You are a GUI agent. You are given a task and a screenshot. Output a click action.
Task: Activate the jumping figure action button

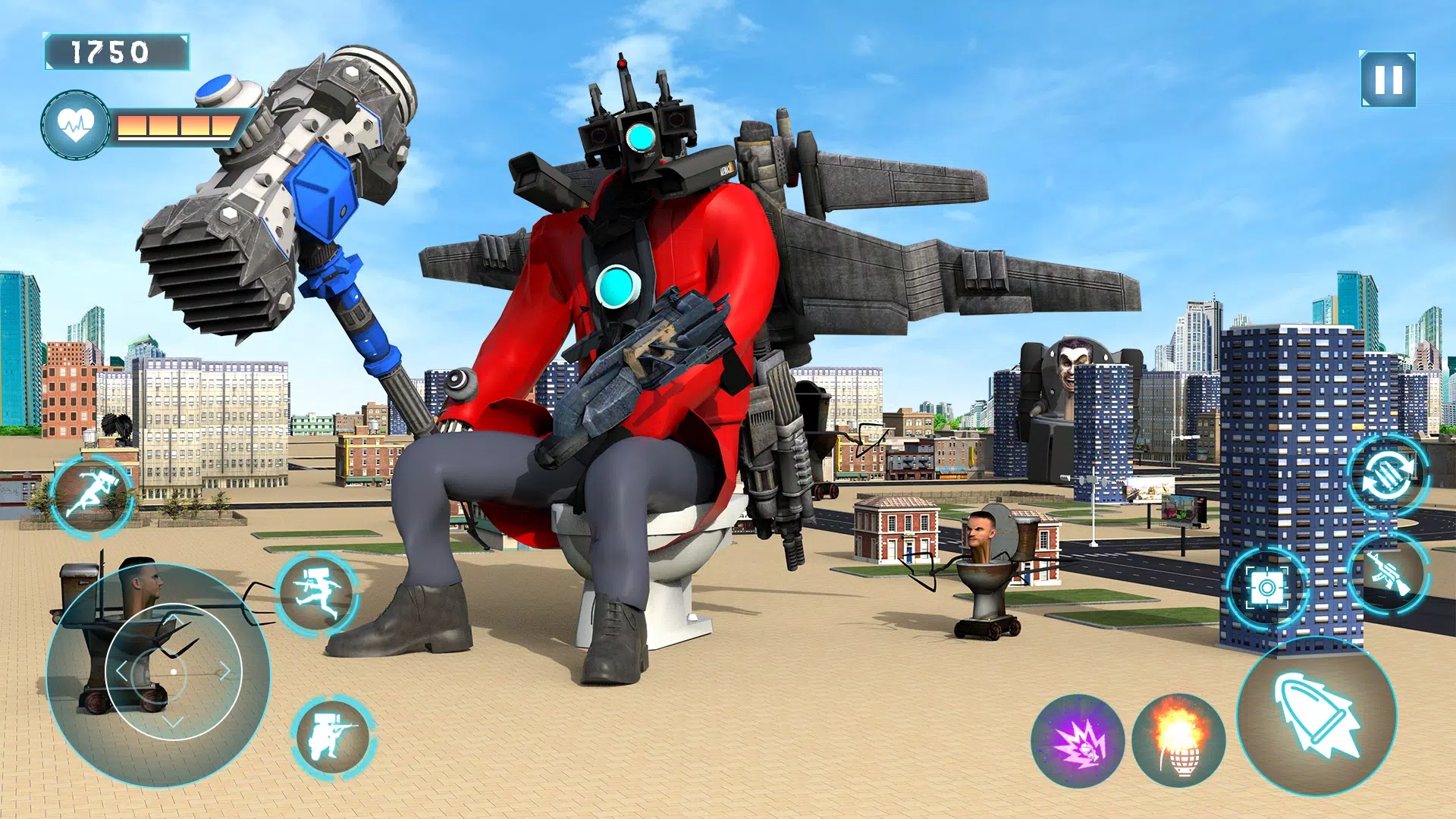tap(317, 592)
